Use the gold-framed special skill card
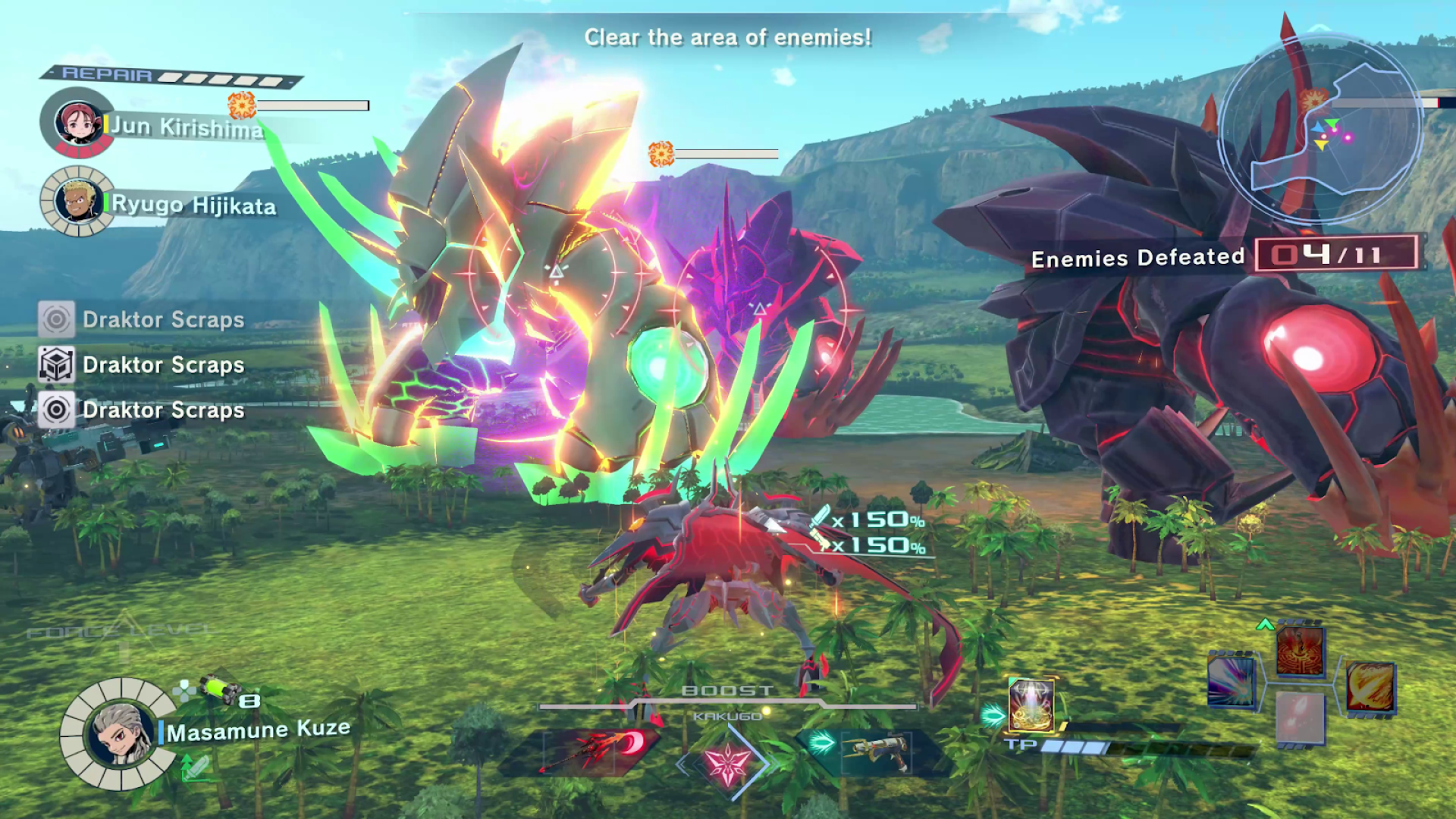Image resolution: width=1456 pixels, height=819 pixels. coord(1031,705)
